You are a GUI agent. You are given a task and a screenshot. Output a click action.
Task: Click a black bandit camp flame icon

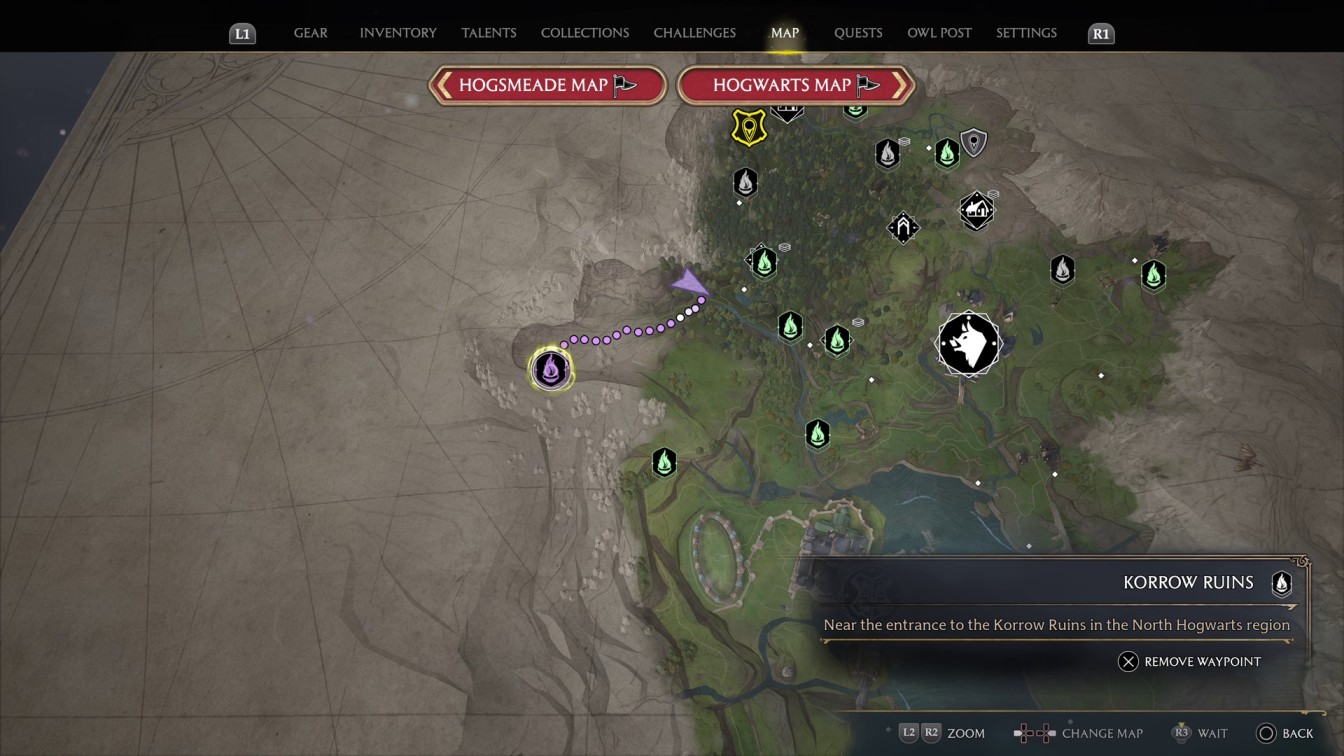745,183
